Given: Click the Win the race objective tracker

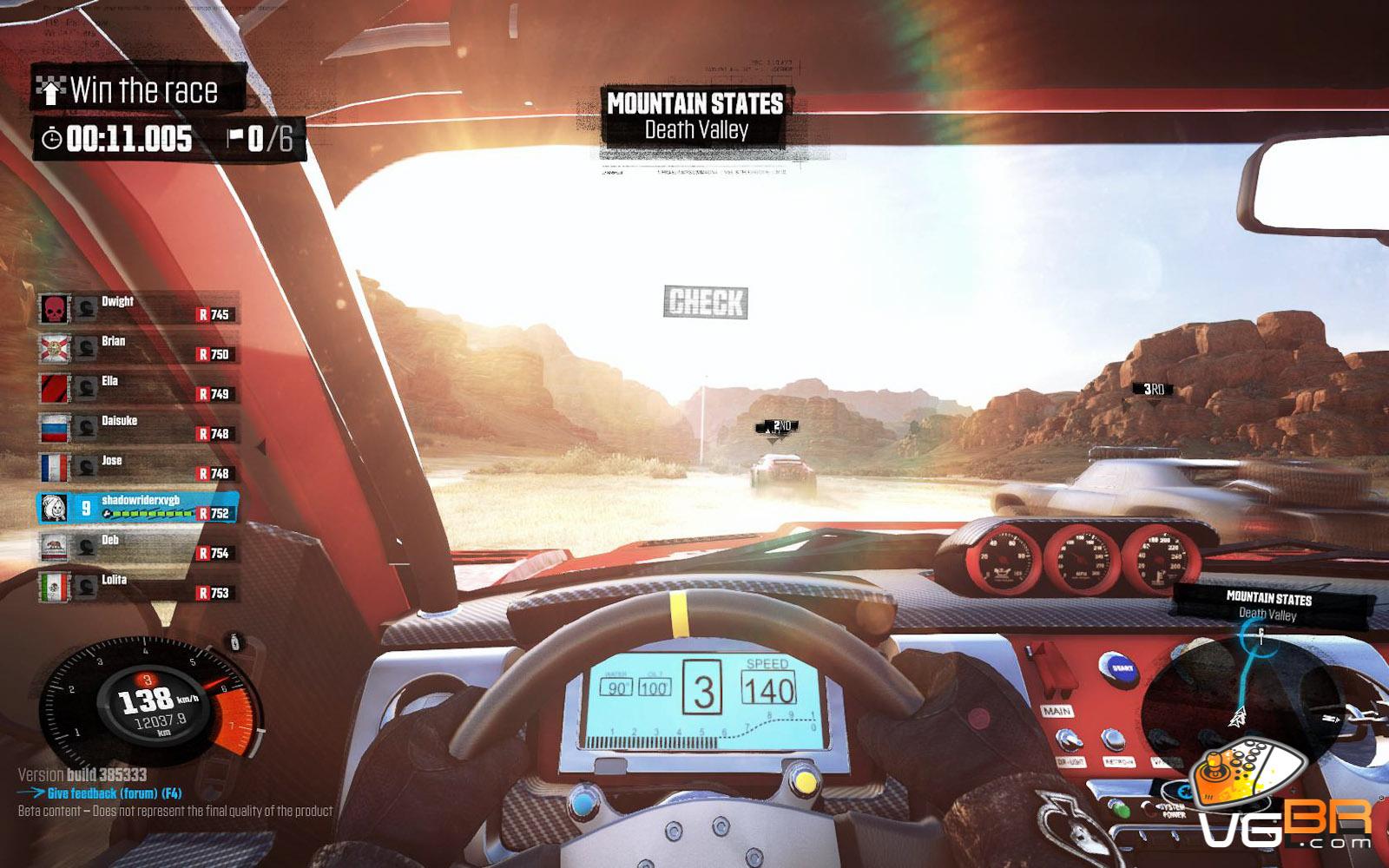Looking at the screenshot, I should coord(137,89).
